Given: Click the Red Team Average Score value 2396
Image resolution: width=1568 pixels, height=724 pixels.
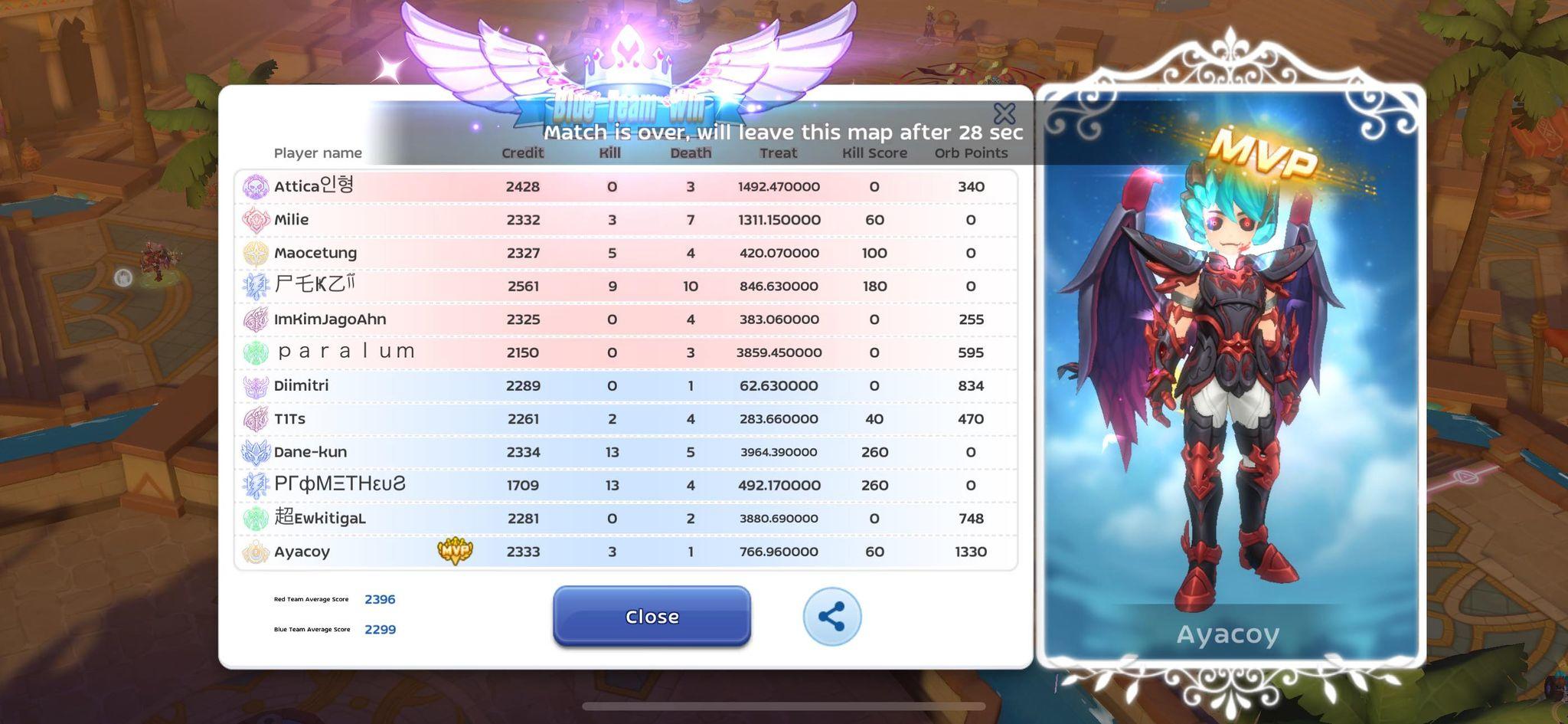Looking at the screenshot, I should click(381, 599).
